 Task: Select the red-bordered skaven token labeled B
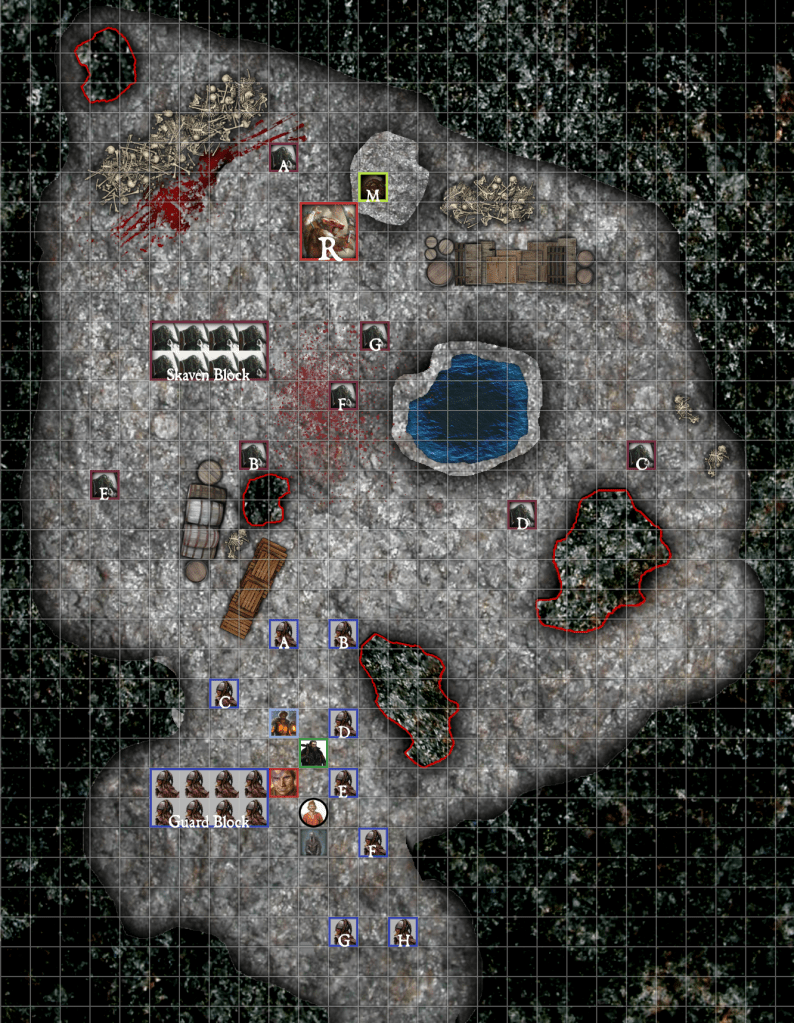click(x=254, y=456)
